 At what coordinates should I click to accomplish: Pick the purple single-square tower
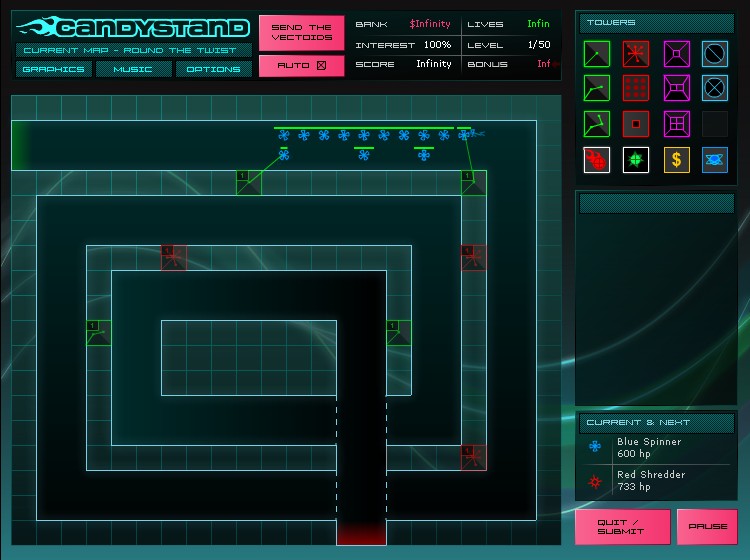click(x=676, y=53)
